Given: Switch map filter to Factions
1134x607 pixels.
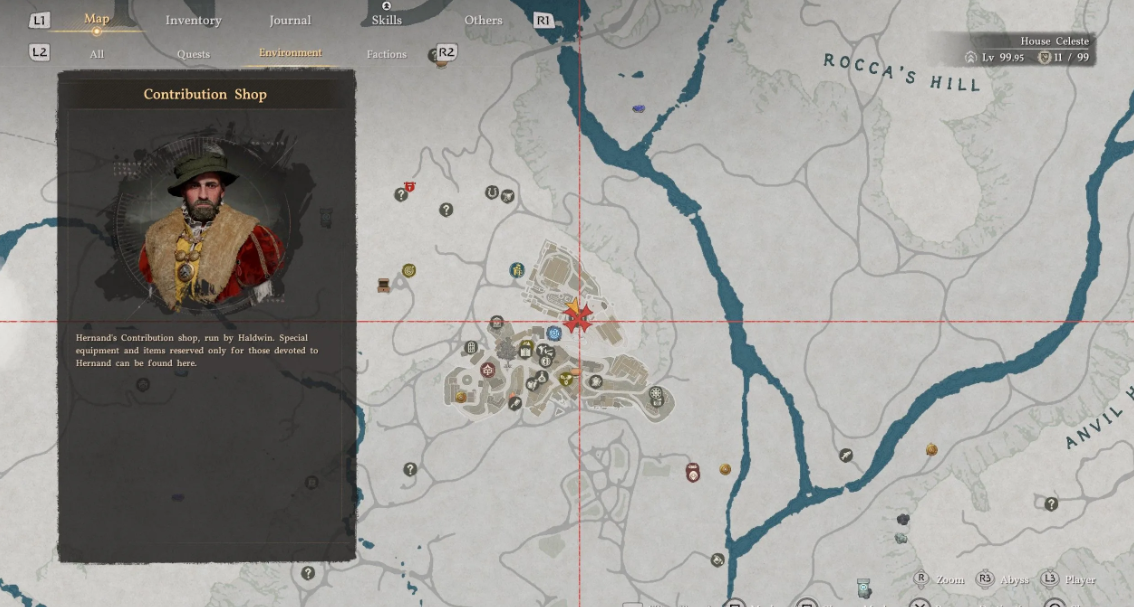Looking at the screenshot, I should 386,54.
